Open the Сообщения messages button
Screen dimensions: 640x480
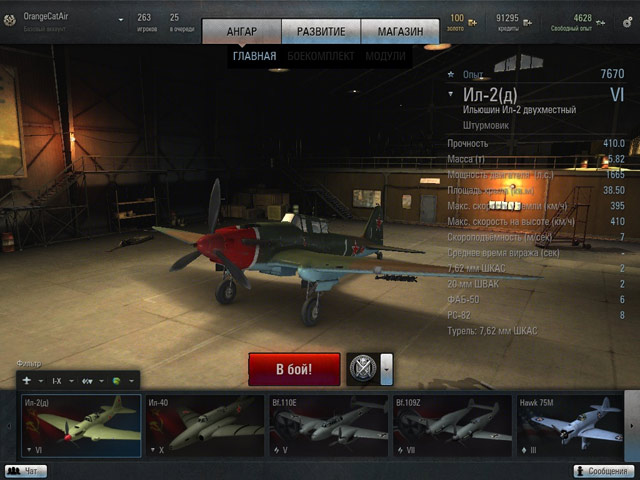[x=606, y=471]
